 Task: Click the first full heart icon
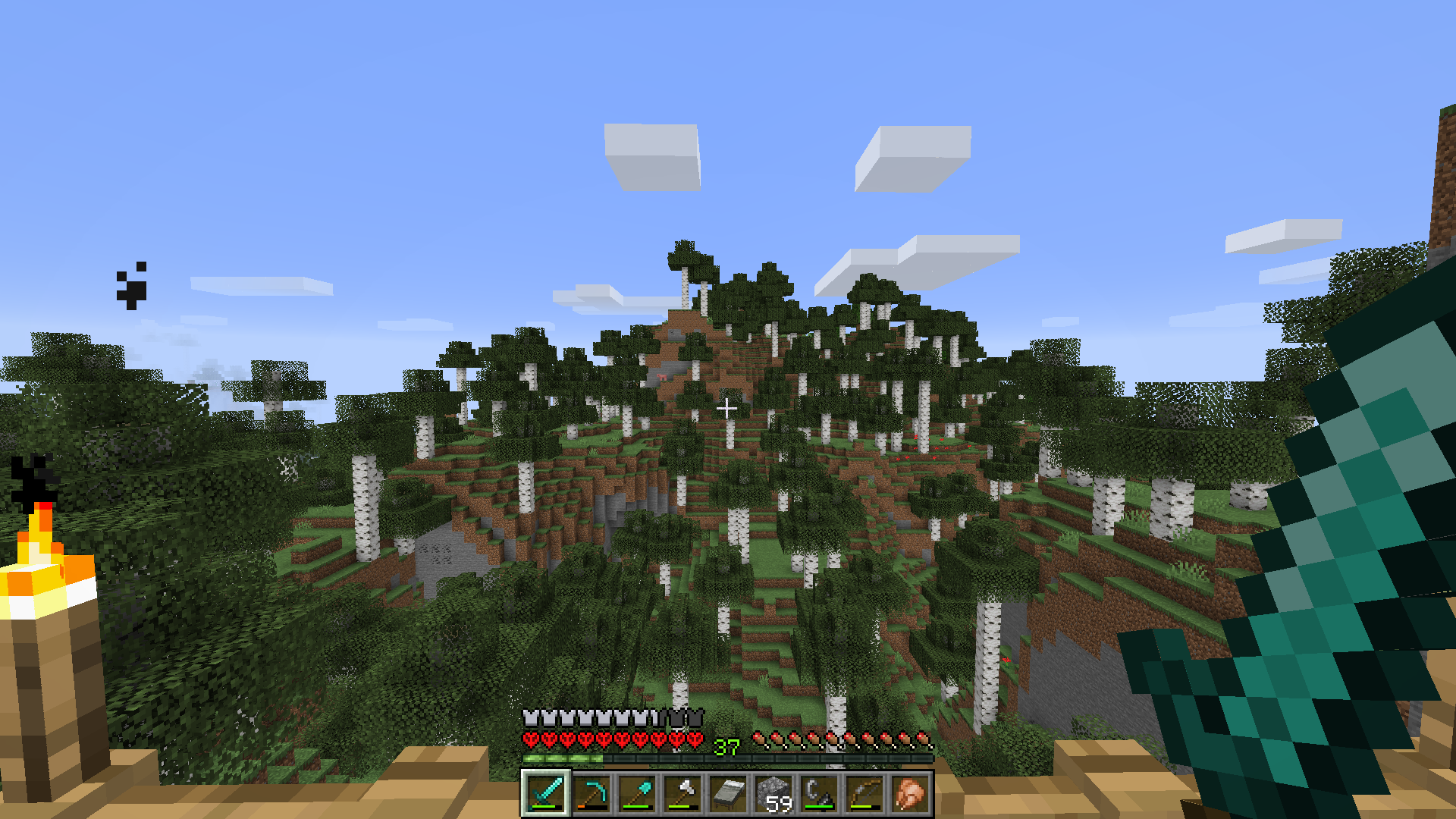tap(530, 737)
